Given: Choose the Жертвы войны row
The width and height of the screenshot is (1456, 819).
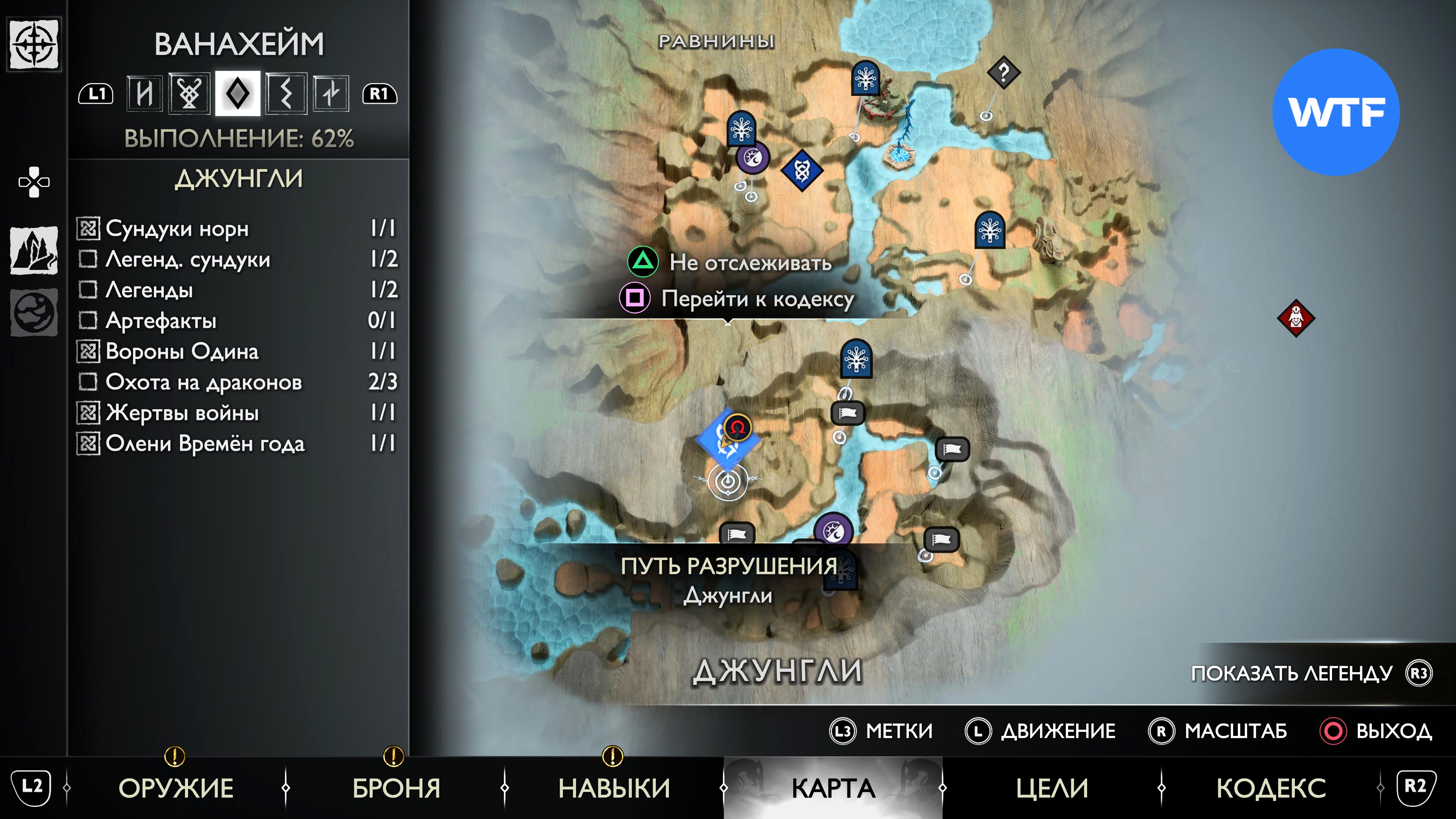Looking at the screenshot, I should click(x=237, y=413).
